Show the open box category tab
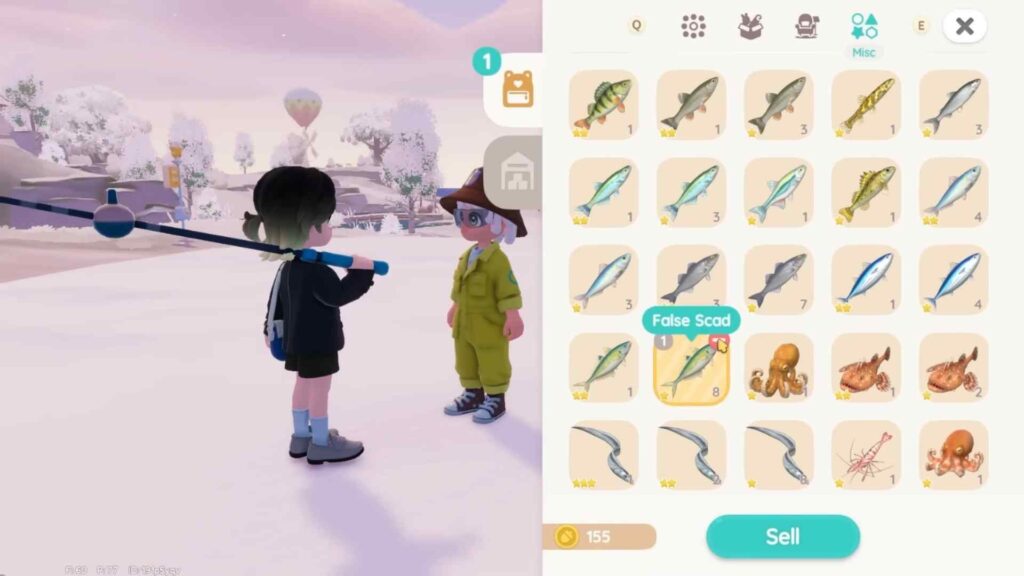The height and width of the screenshot is (576, 1024). [750, 27]
